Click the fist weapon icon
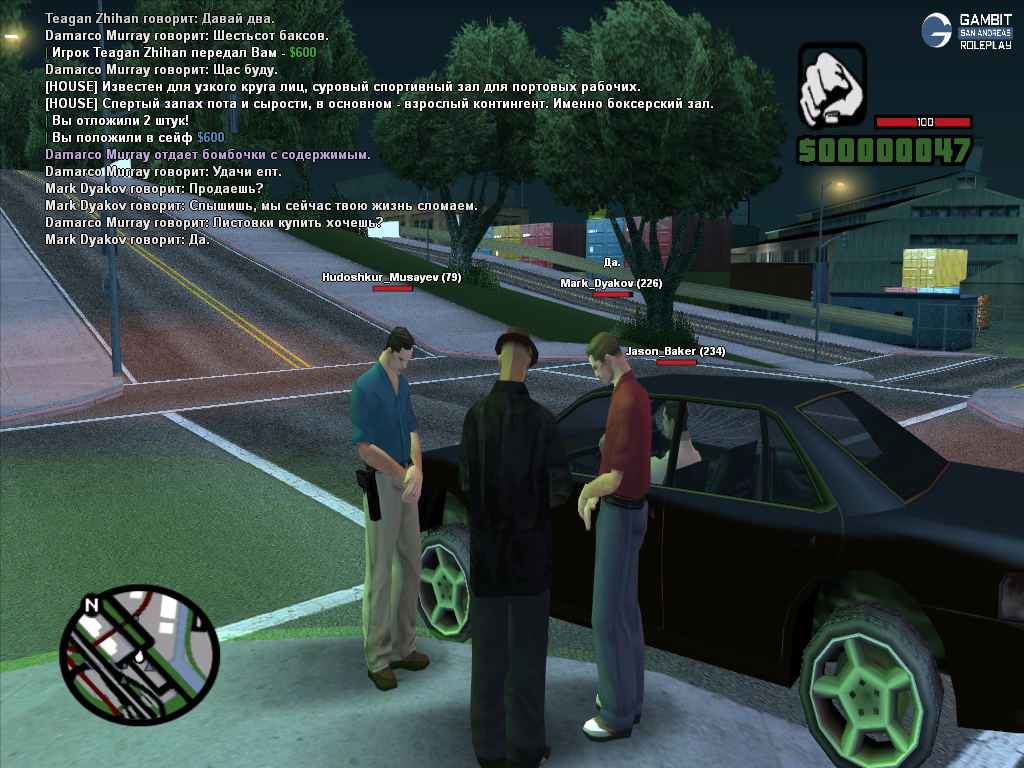The width and height of the screenshot is (1024, 768). click(832, 87)
